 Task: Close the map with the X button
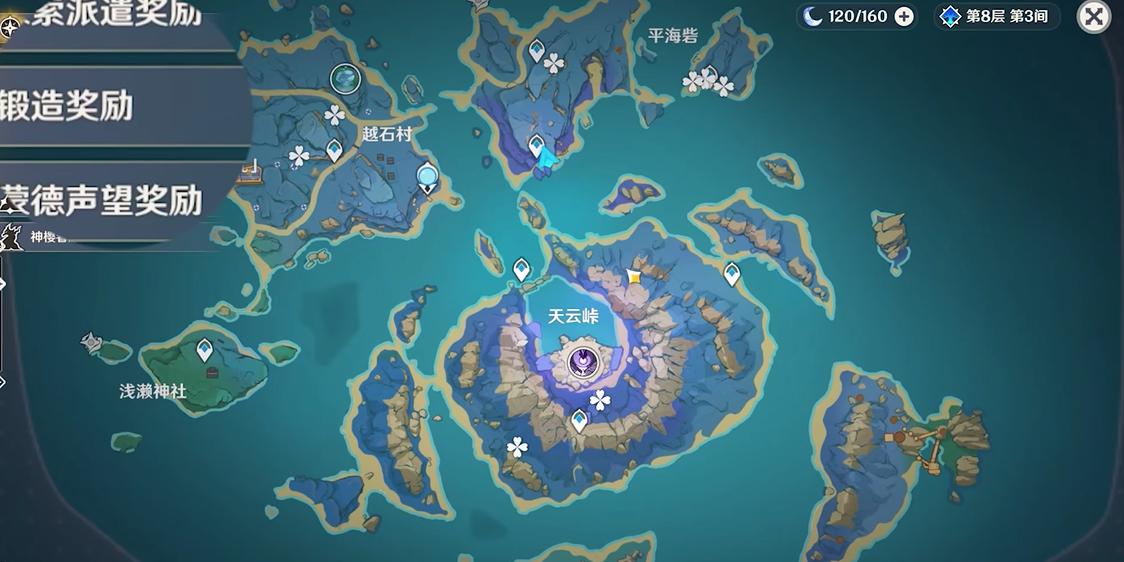pyautogui.click(x=1094, y=16)
